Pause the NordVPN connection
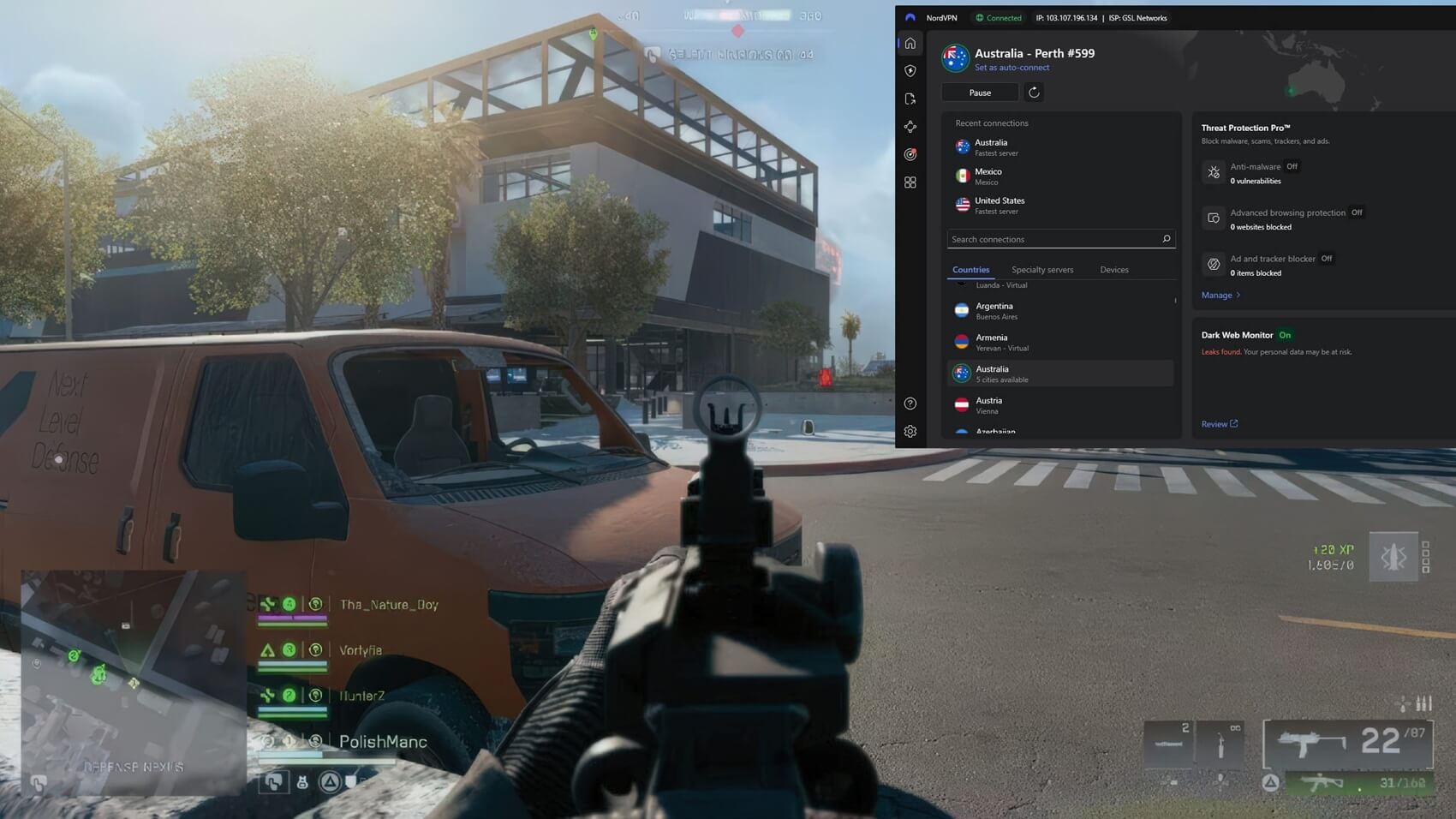 [980, 93]
